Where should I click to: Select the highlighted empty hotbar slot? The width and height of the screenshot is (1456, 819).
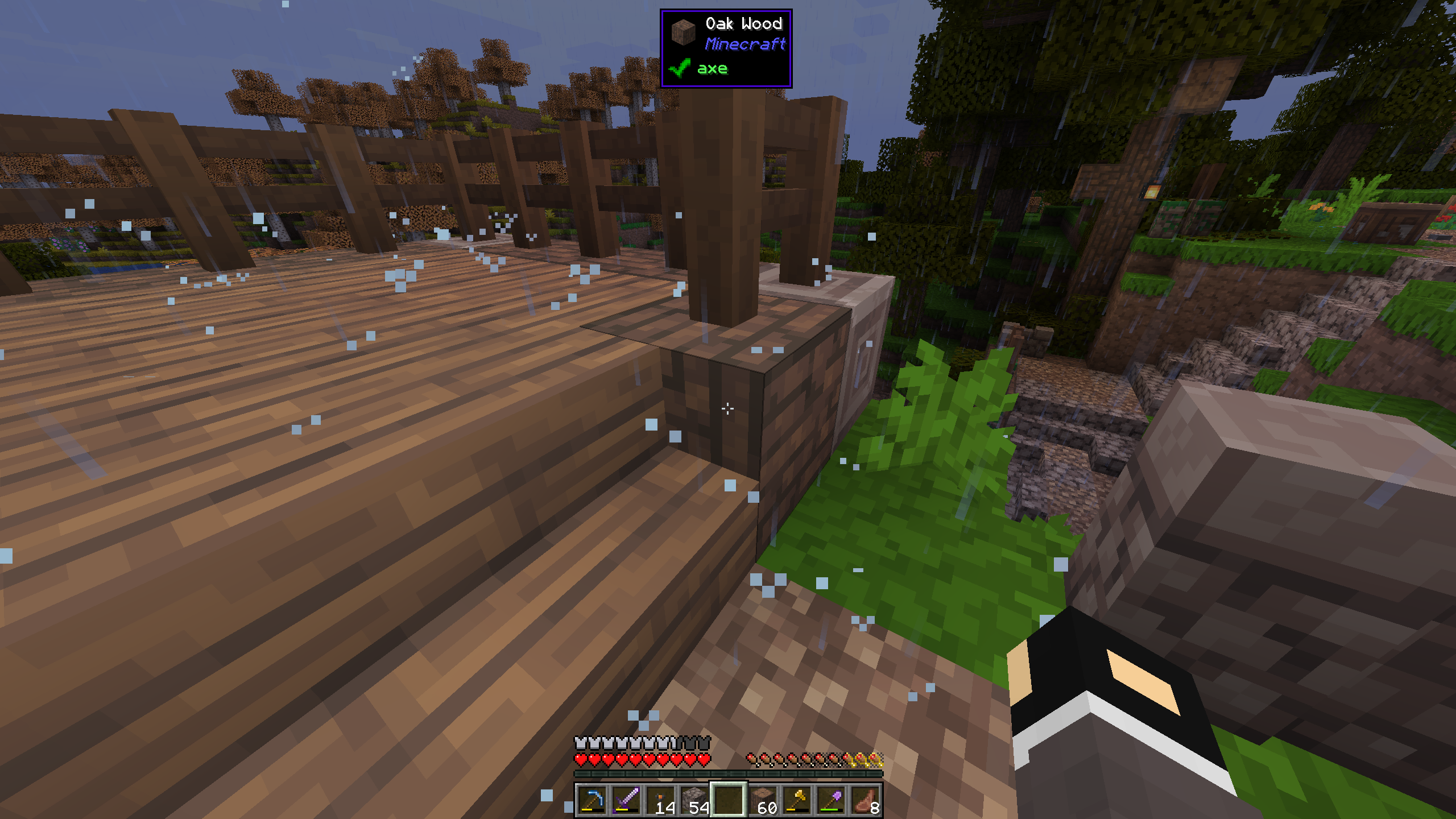[728, 800]
